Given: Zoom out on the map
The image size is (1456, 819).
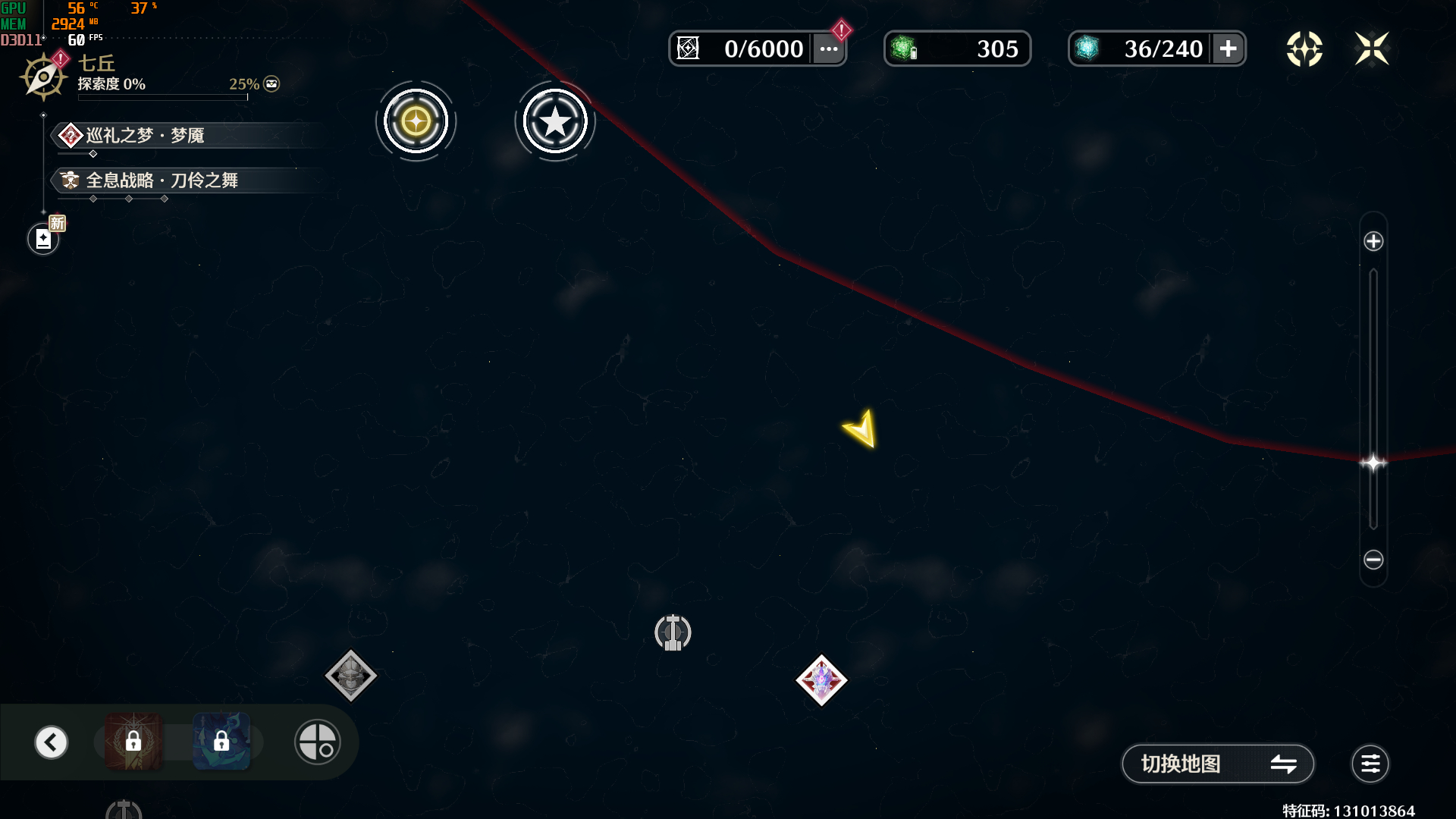Looking at the screenshot, I should click(x=1373, y=560).
